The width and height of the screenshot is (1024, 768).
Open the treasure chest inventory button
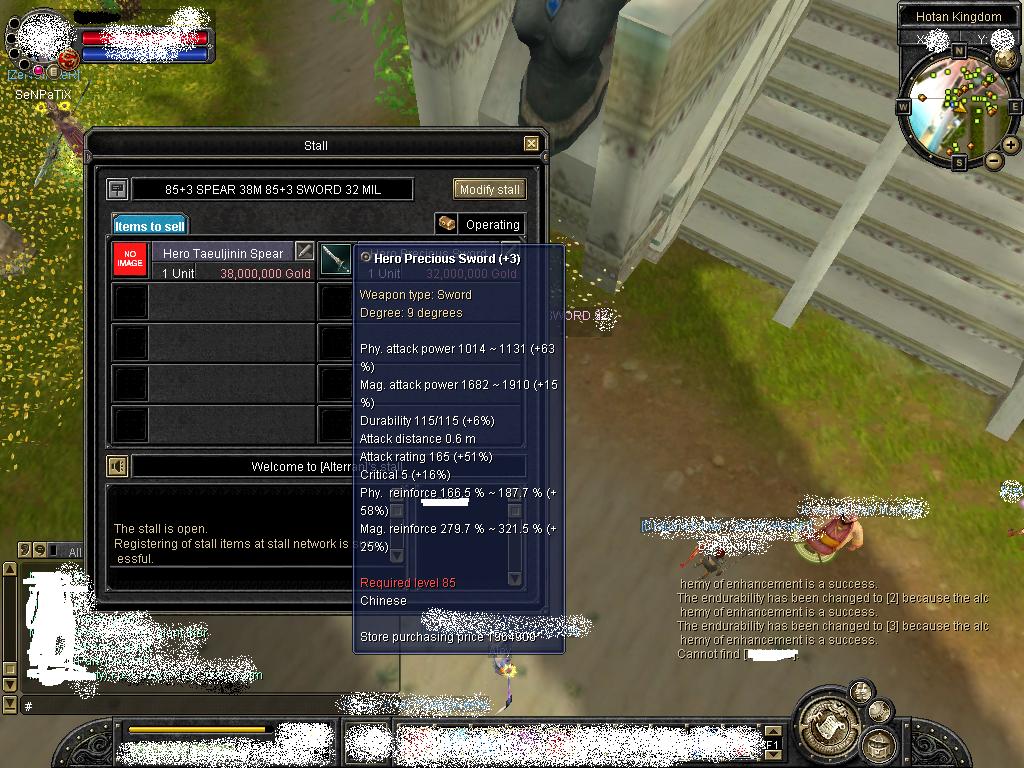click(879, 745)
